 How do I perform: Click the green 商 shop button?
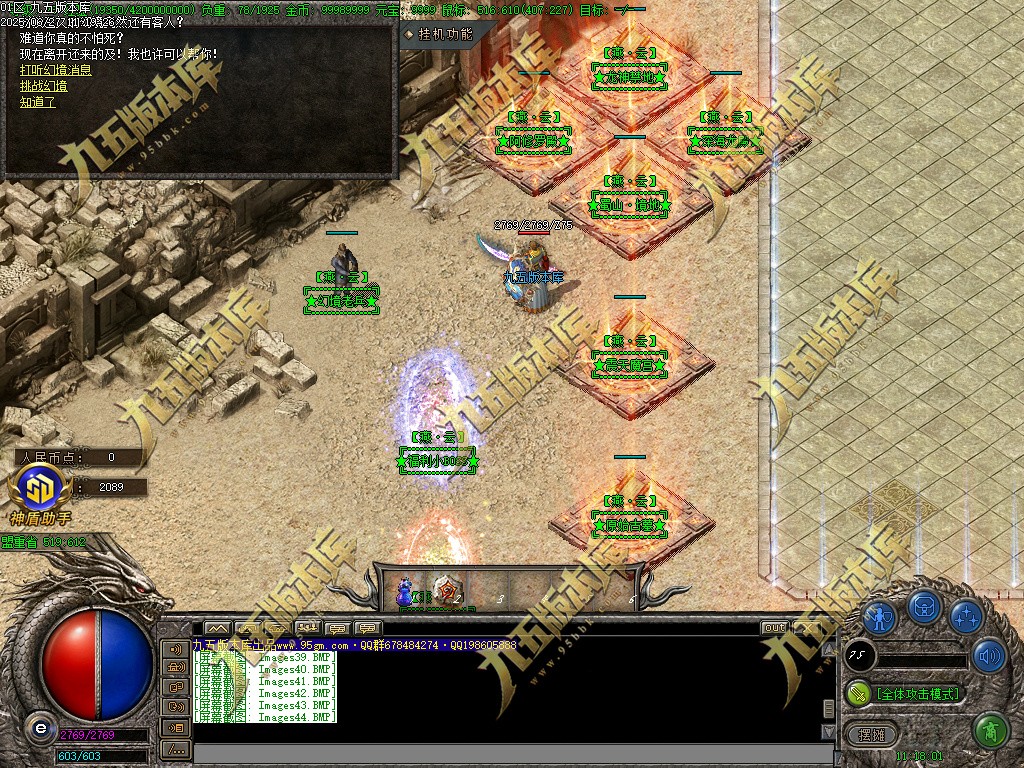pos(989,731)
